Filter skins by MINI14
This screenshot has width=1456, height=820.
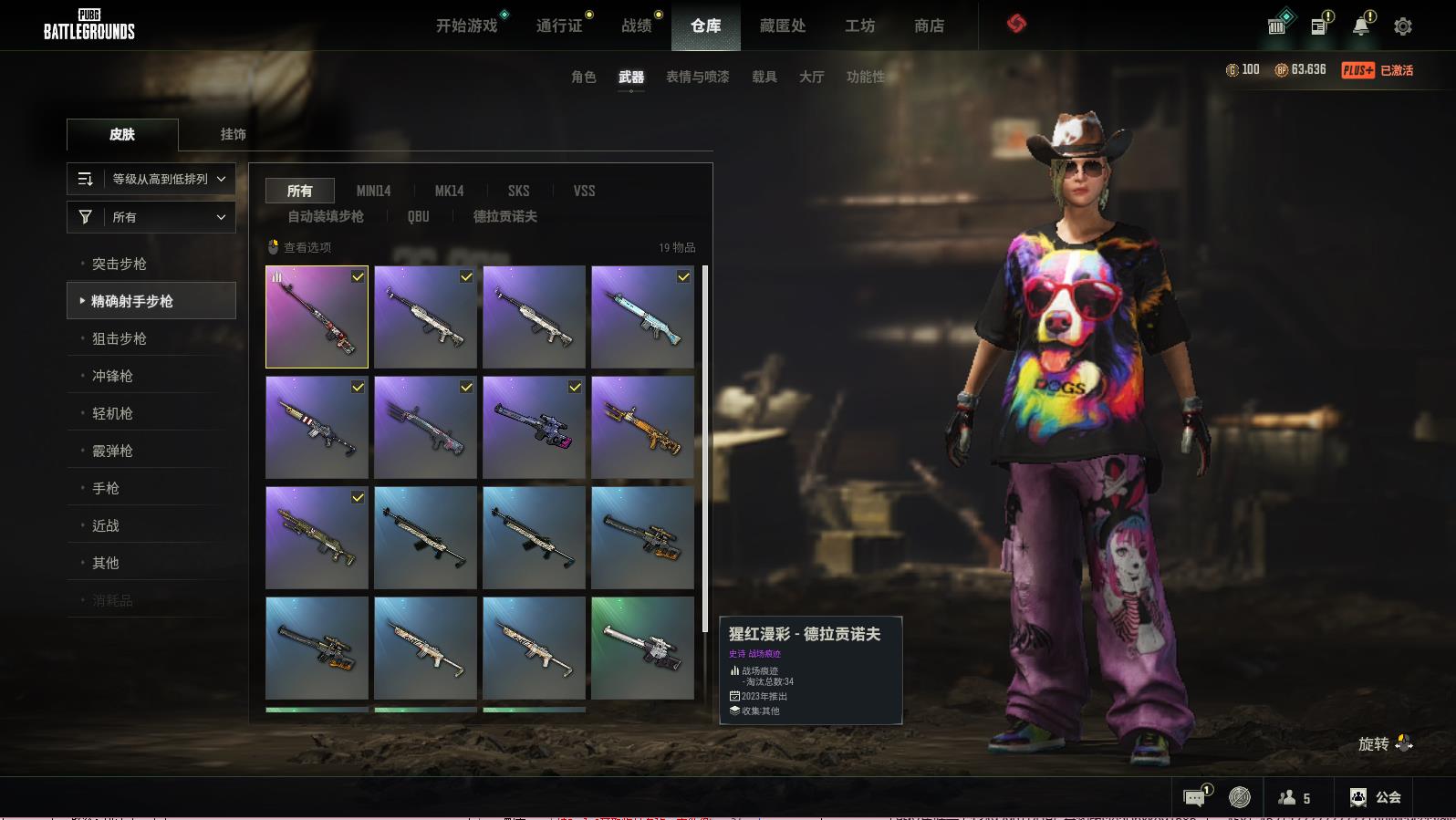(x=373, y=191)
